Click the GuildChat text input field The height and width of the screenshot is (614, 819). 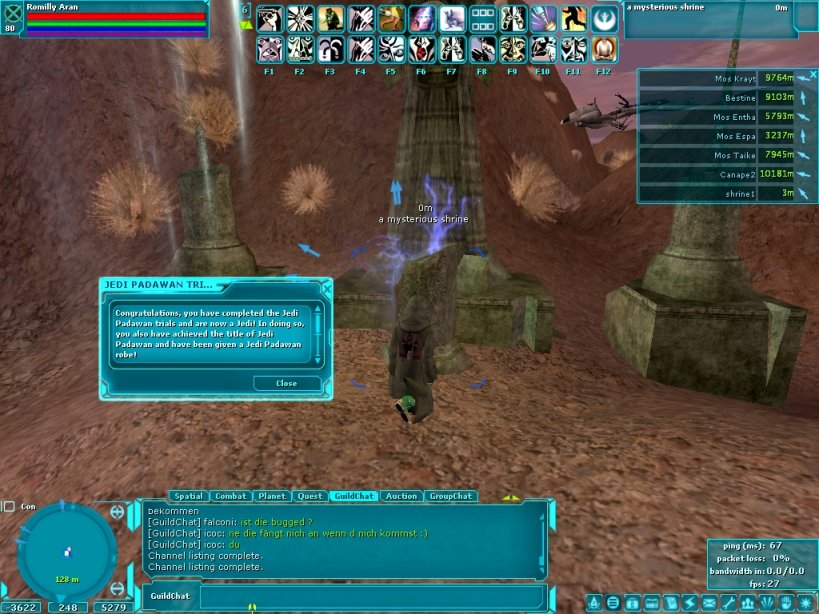[370, 596]
